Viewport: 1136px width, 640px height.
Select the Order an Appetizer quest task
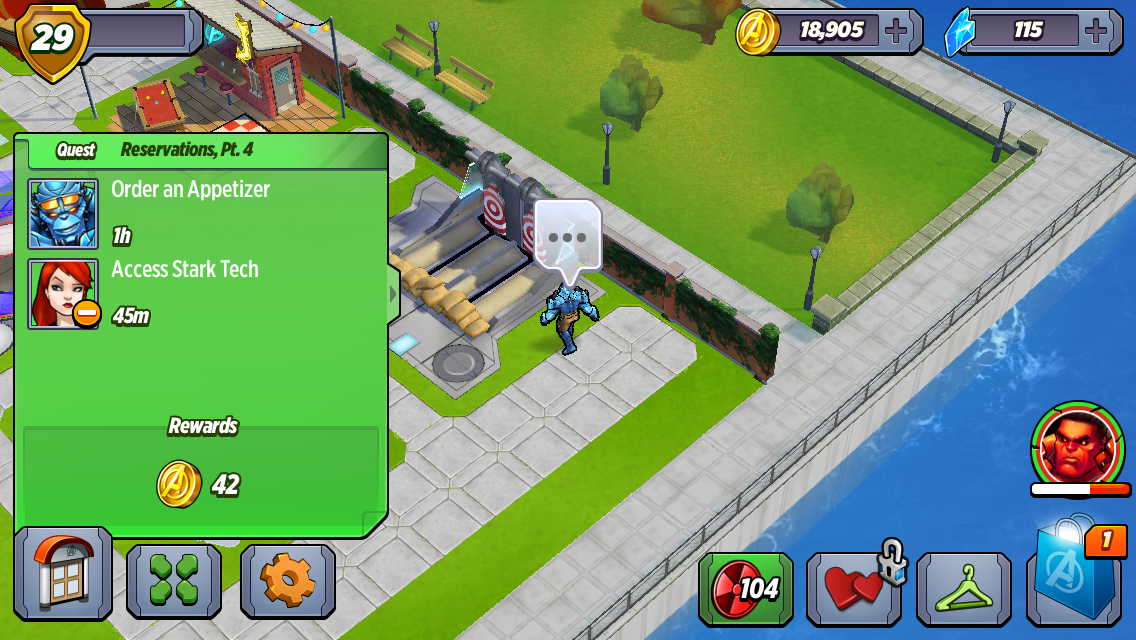(x=190, y=190)
